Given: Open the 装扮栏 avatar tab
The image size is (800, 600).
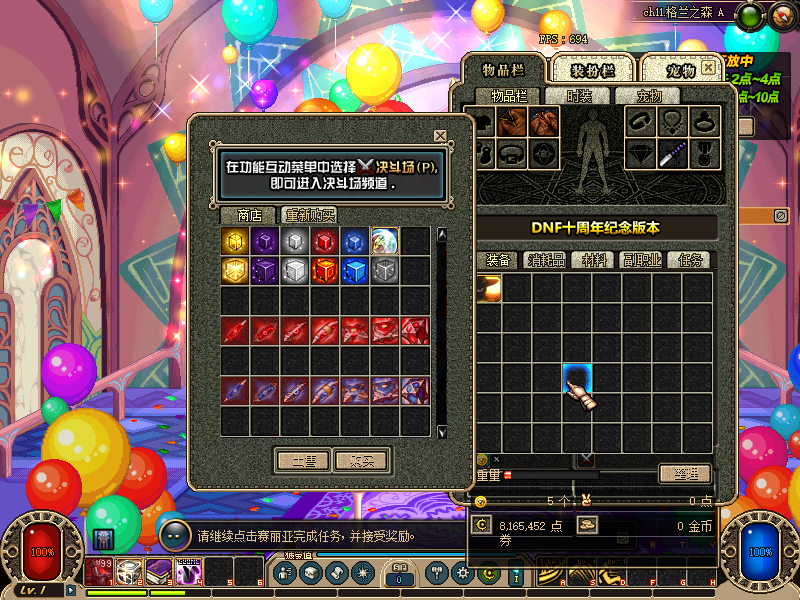Looking at the screenshot, I should coord(592,70).
